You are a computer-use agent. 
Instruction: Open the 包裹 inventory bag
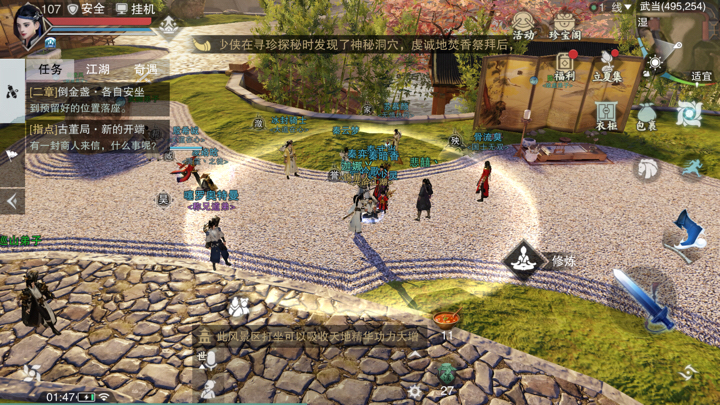tap(646, 116)
